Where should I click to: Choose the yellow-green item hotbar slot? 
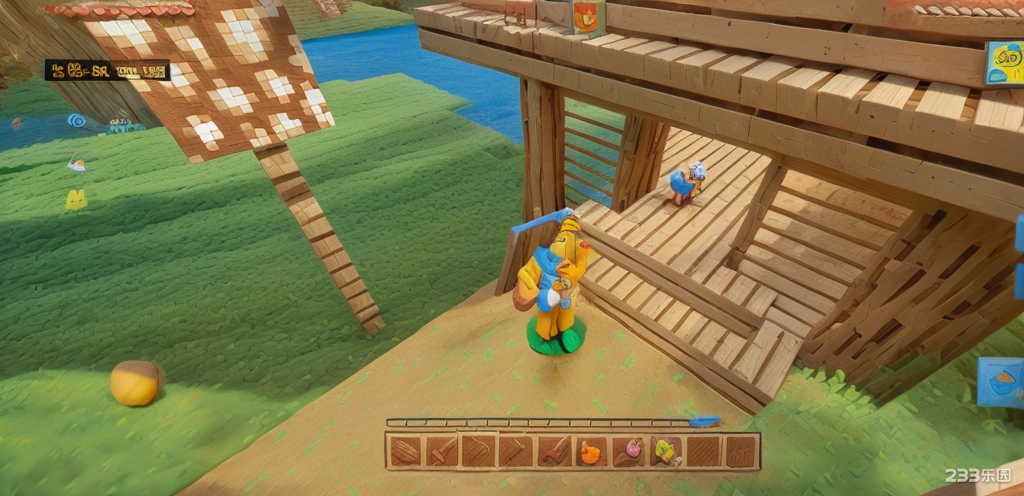tap(665, 452)
